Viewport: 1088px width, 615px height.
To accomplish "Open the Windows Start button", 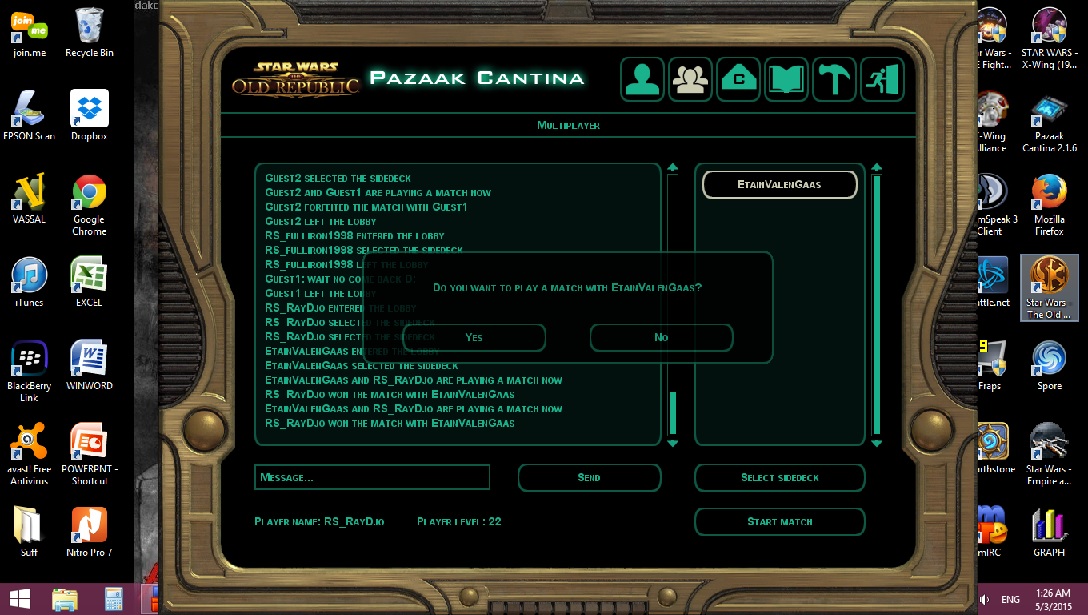I will click(19, 599).
